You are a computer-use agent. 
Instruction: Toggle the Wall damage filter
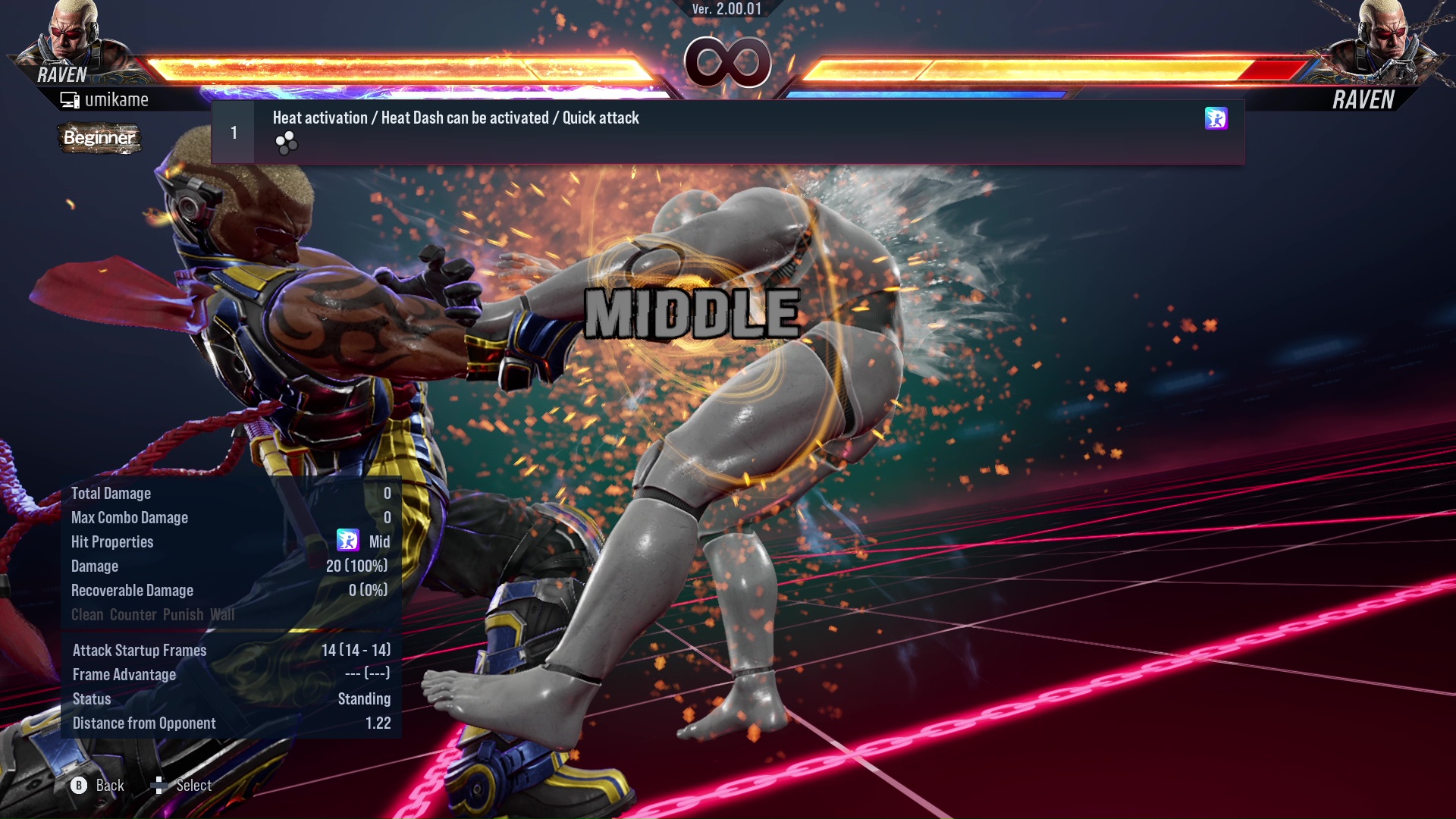[223, 615]
